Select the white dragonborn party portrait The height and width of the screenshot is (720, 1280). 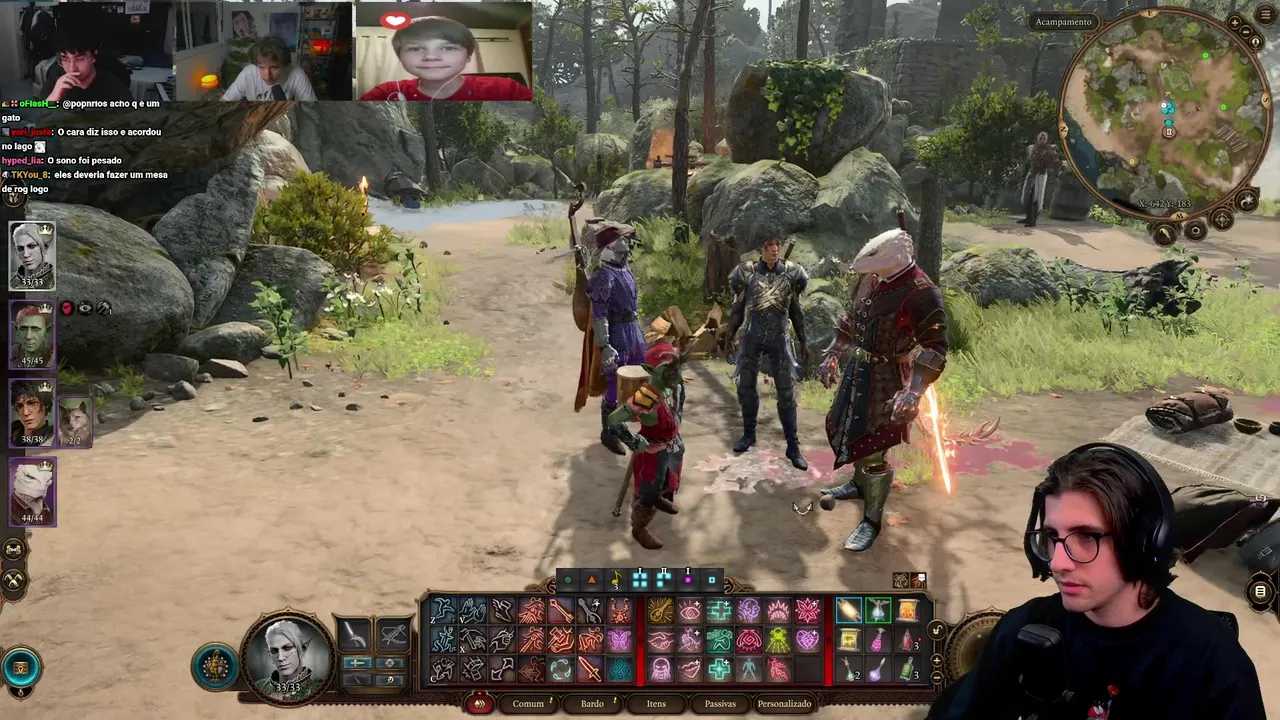tap(32, 490)
